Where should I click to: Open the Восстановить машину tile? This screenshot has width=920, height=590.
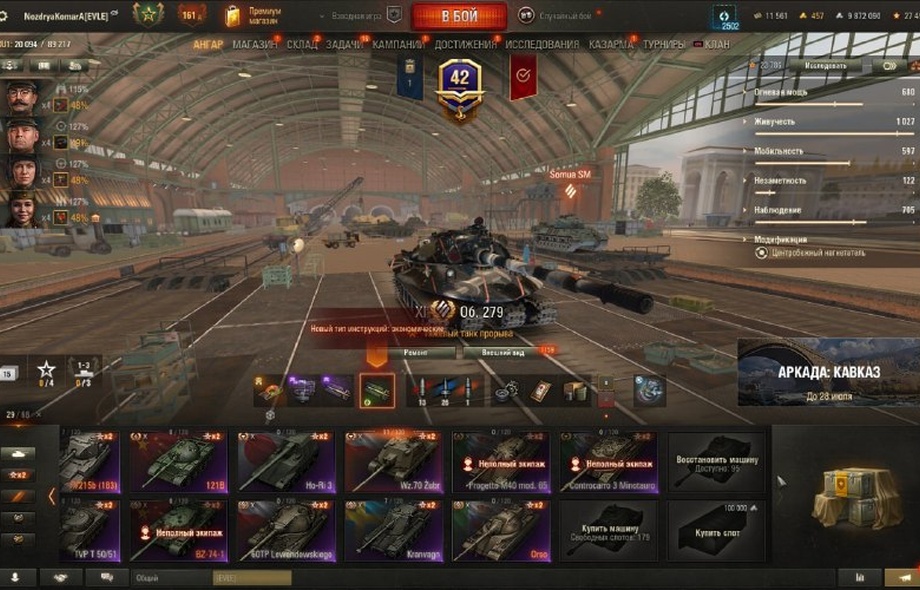(717, 462)
